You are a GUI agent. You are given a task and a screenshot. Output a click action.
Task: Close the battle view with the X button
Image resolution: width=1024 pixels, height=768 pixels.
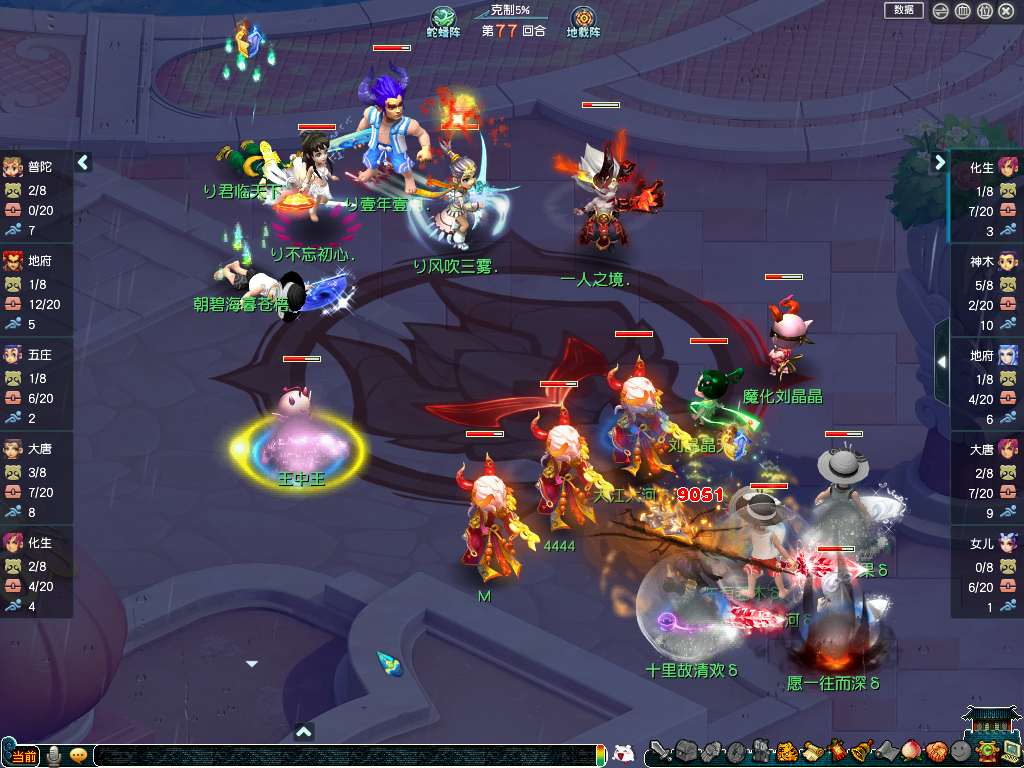(1006, 11)
